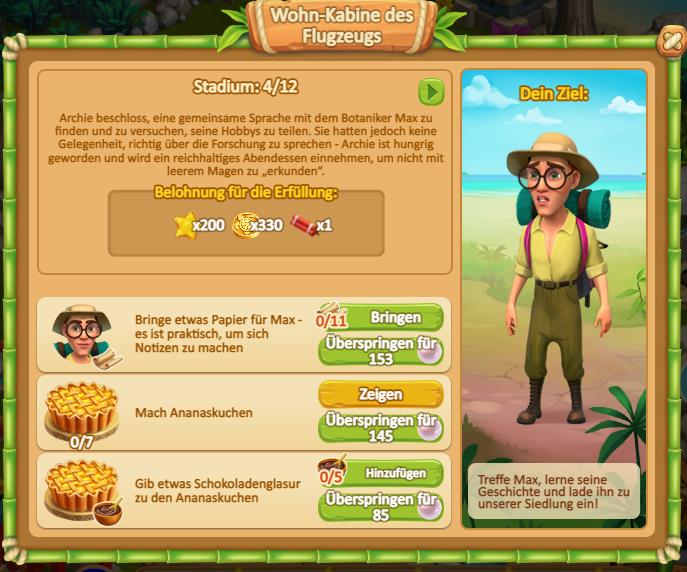
Task: Close the Wohn-Kabine des Flugzeugs window
Action: pyautogui.click(x=667, y=42)
